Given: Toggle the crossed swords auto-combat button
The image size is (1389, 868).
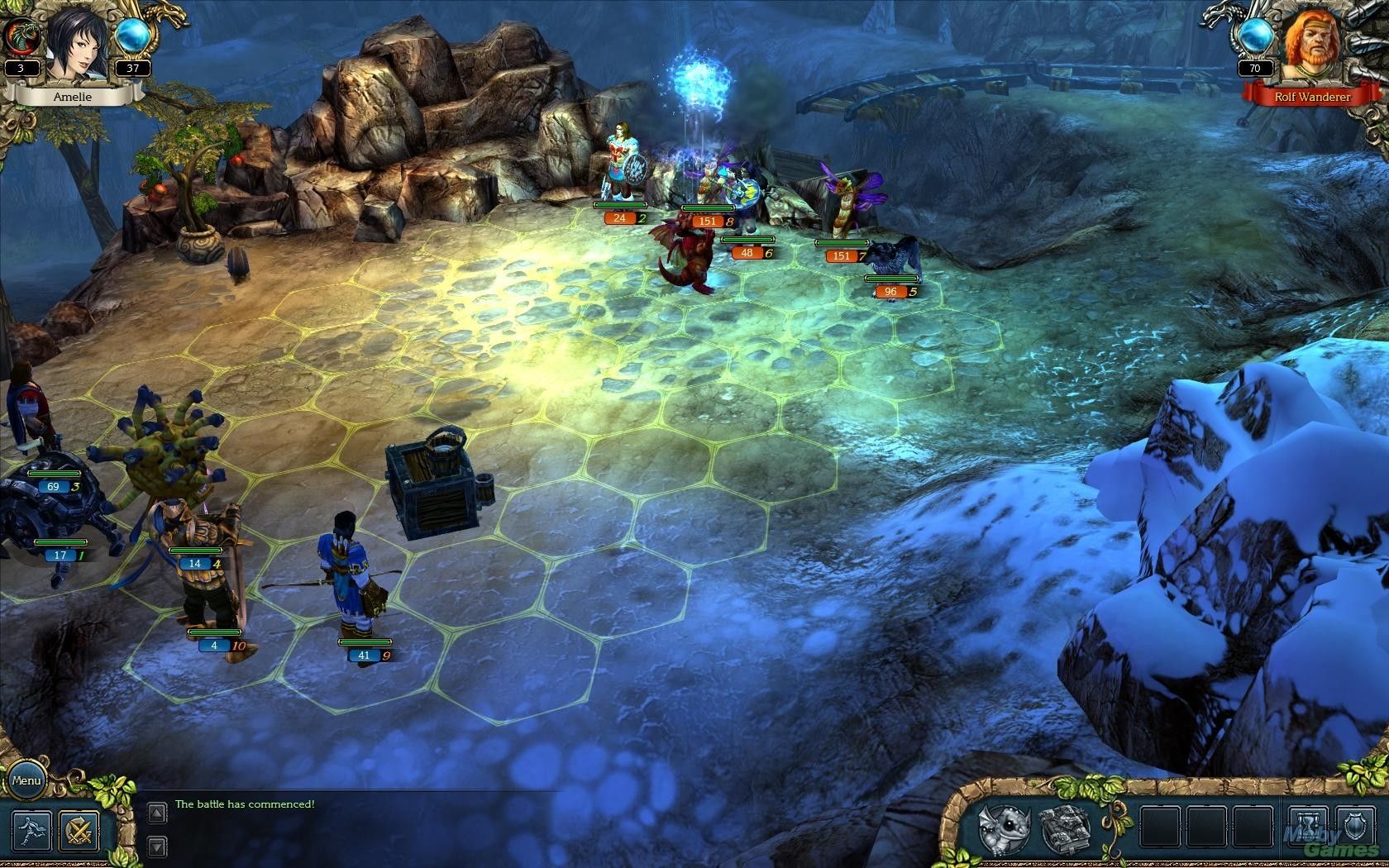Looking at the screenshot, I should click(x=79, y=830).
